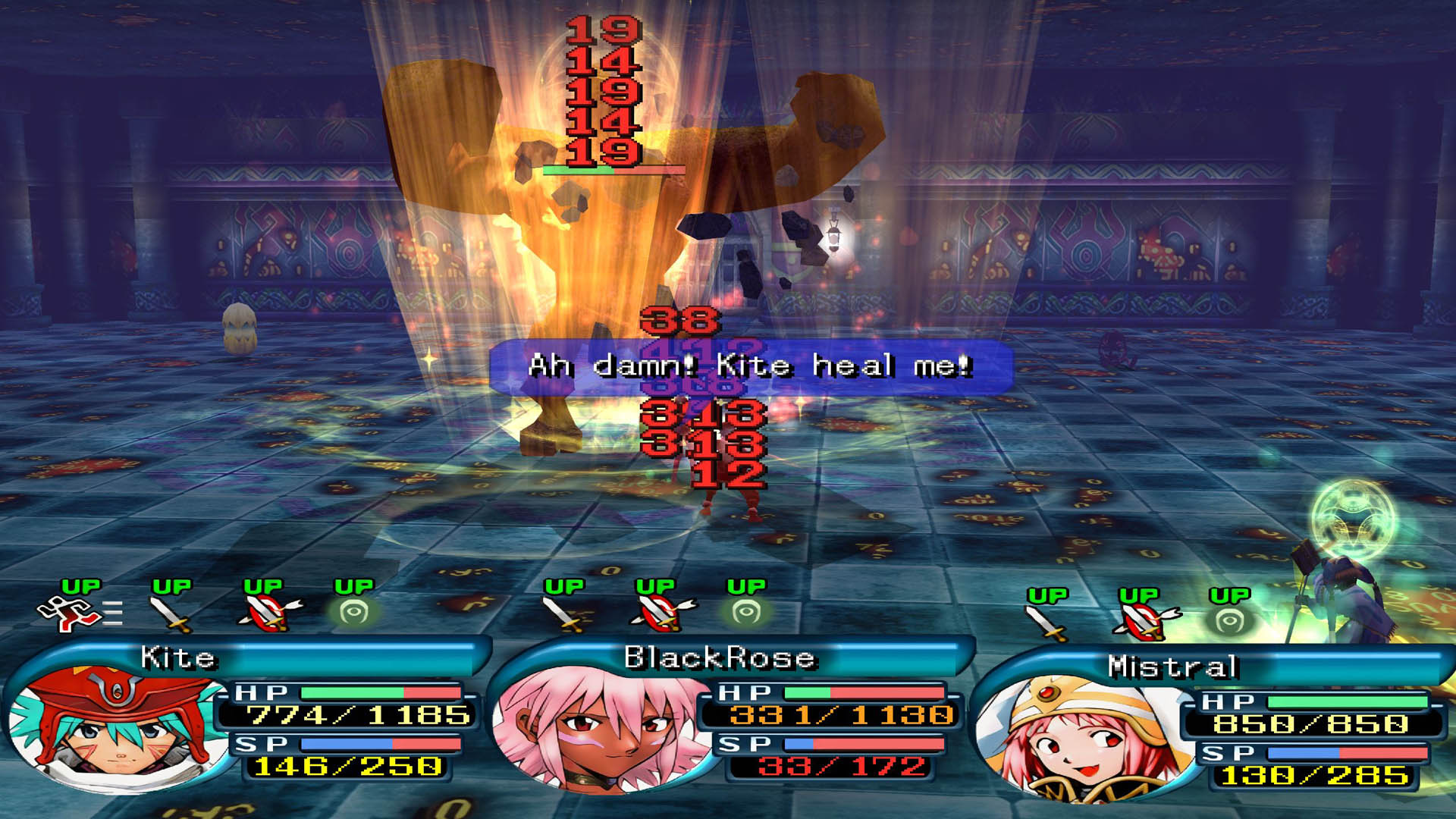Viewport: 1456px width, 819px height.
Task: Click Kite's plain sword attack-up icon
Action: 171,614
